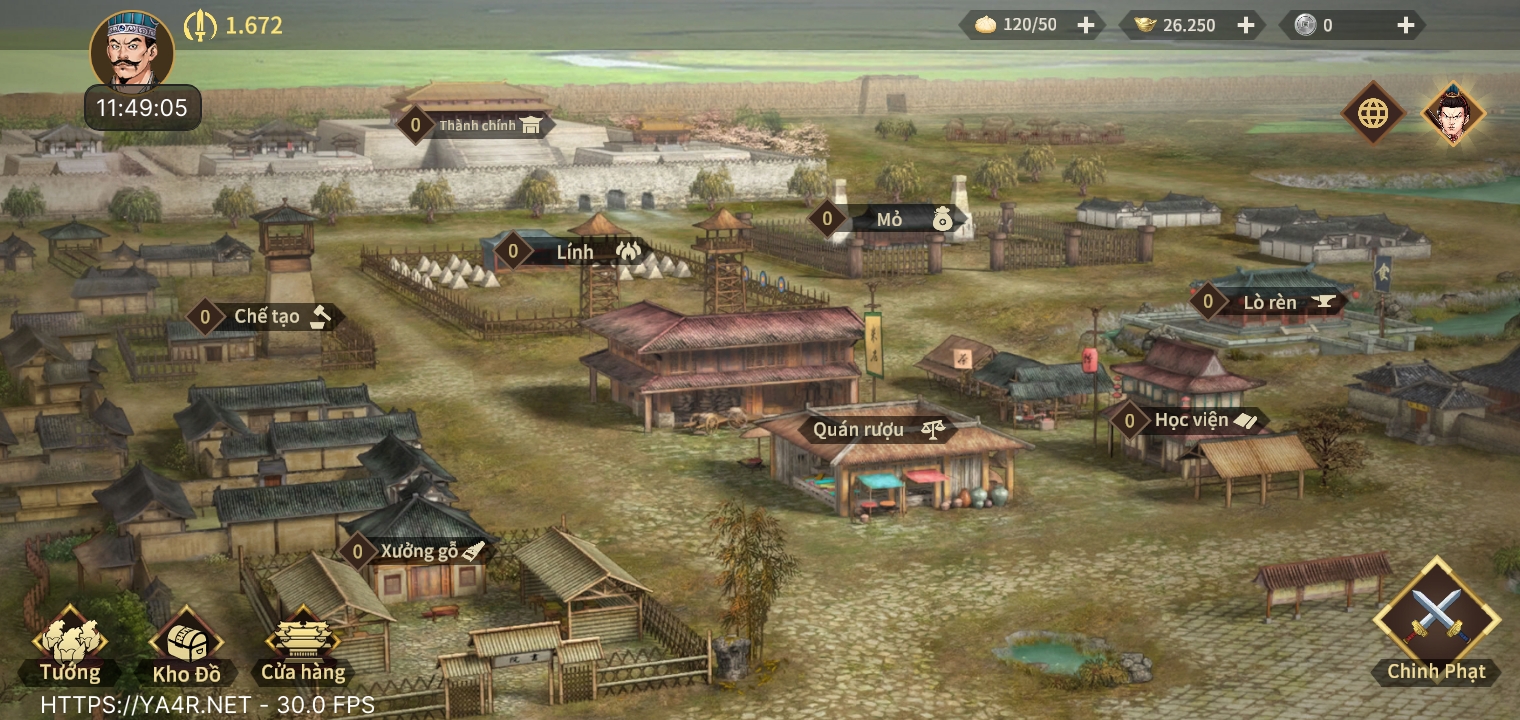Select the Xưởng gỗ lumber workshop

[x=420, y=550]
